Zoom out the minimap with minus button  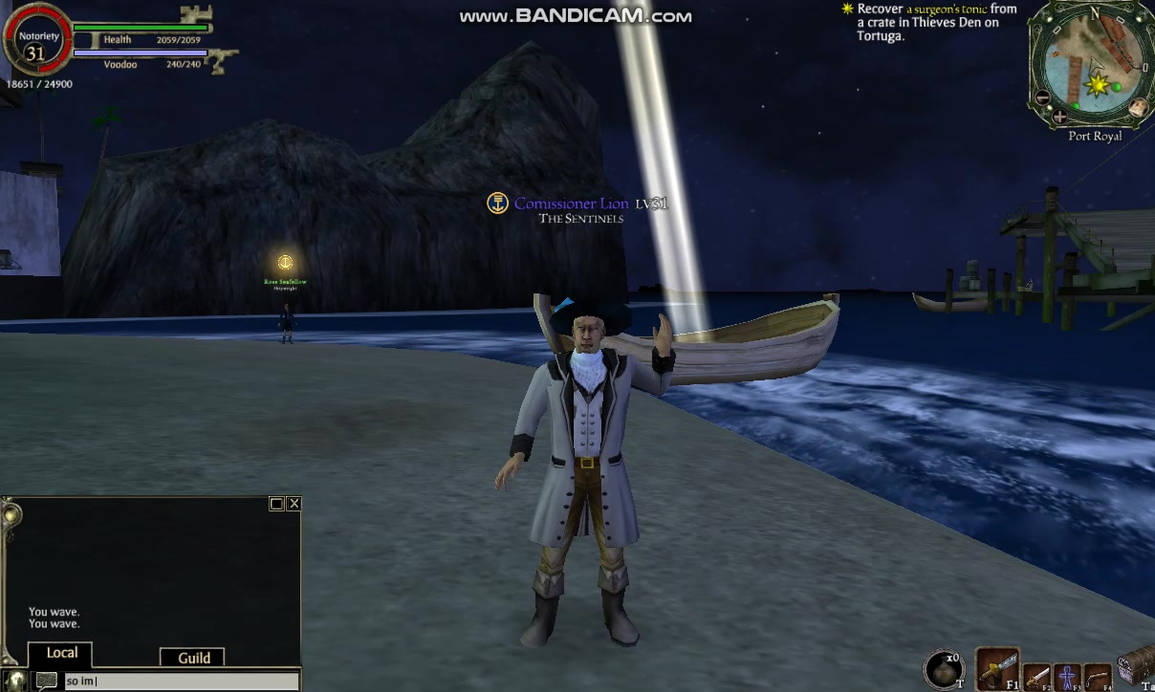[x=1043, y=97]
